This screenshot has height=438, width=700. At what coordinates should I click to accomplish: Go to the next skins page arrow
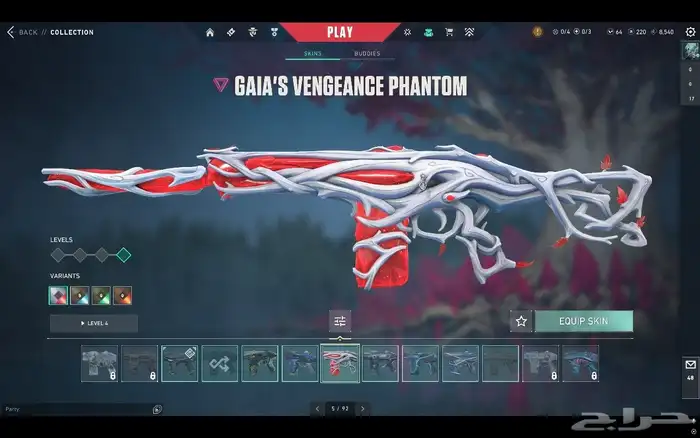pyautogui.click(x=362, y=408)
